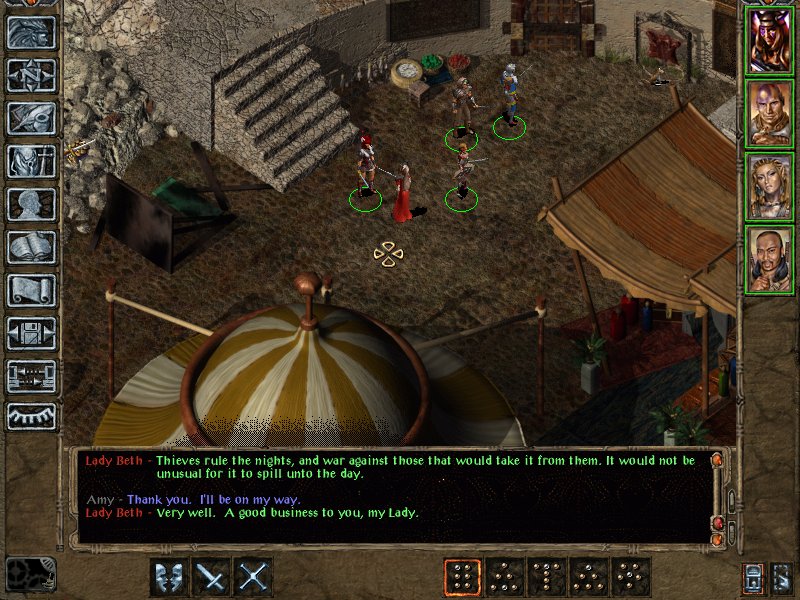Pick the bearded man's portrait

(769, 259)
